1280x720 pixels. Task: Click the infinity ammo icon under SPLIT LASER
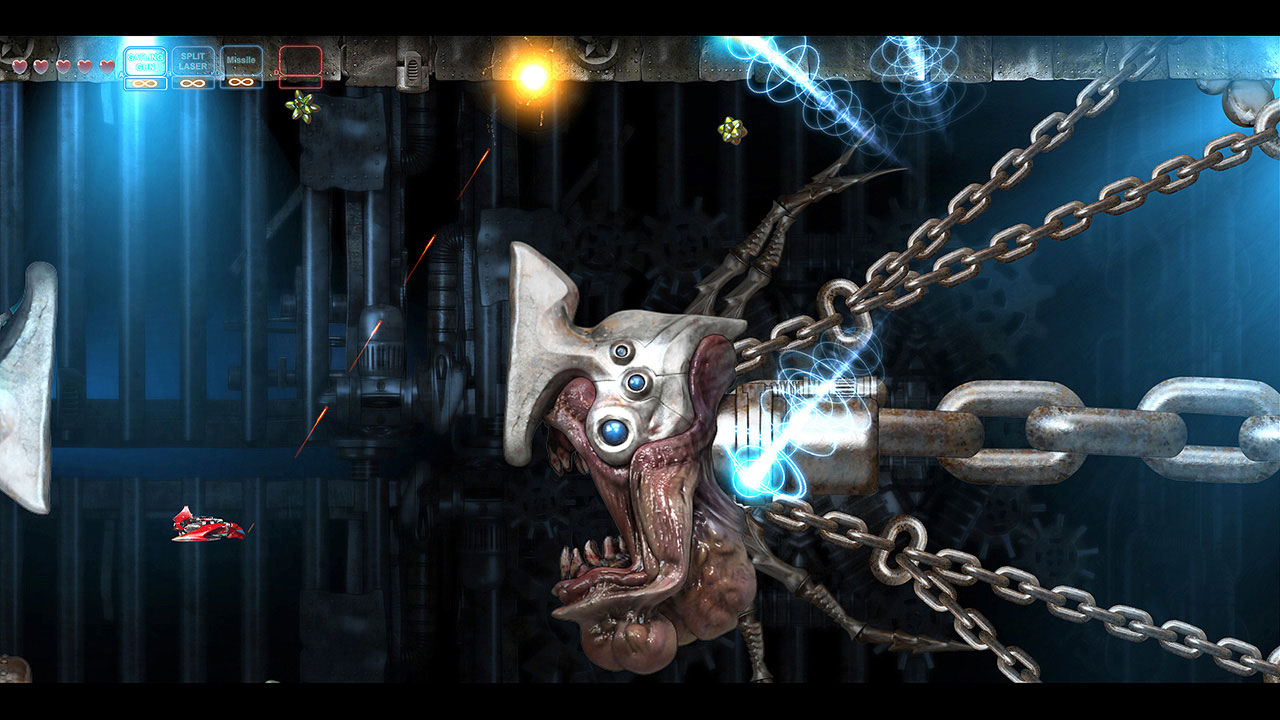192,83
